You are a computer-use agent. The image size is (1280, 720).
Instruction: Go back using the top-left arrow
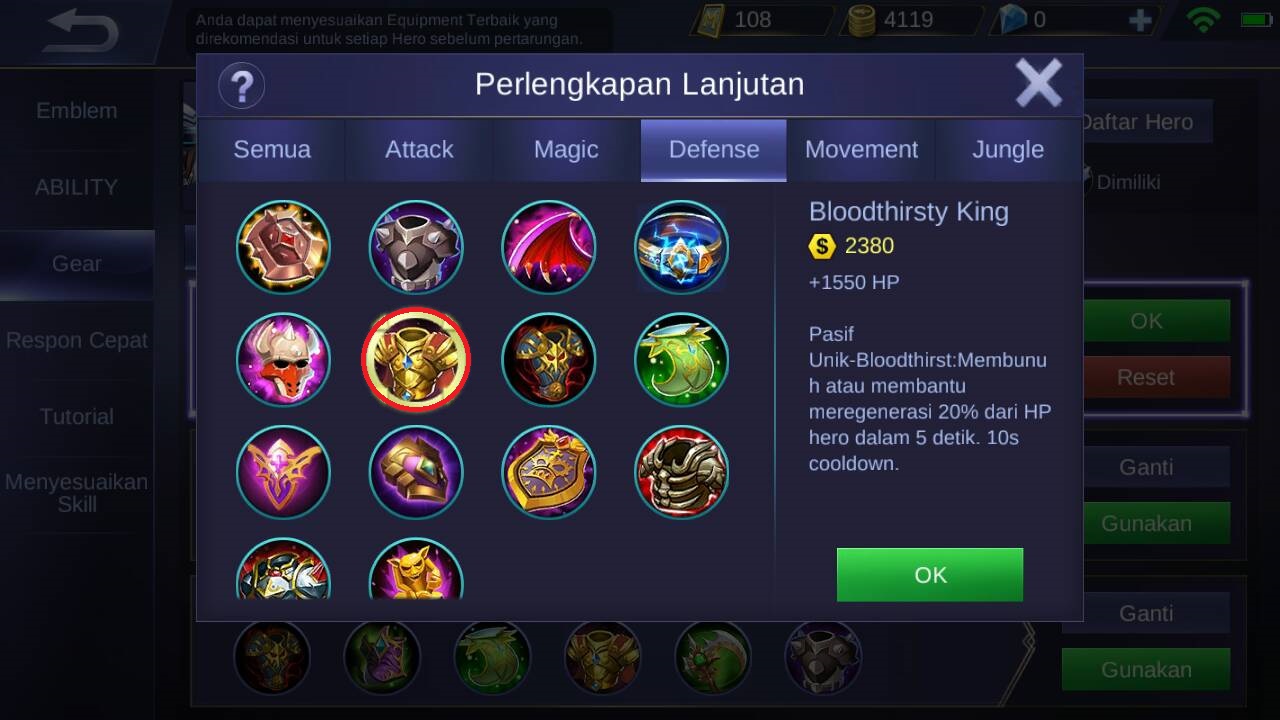click(x=82, y=31)
